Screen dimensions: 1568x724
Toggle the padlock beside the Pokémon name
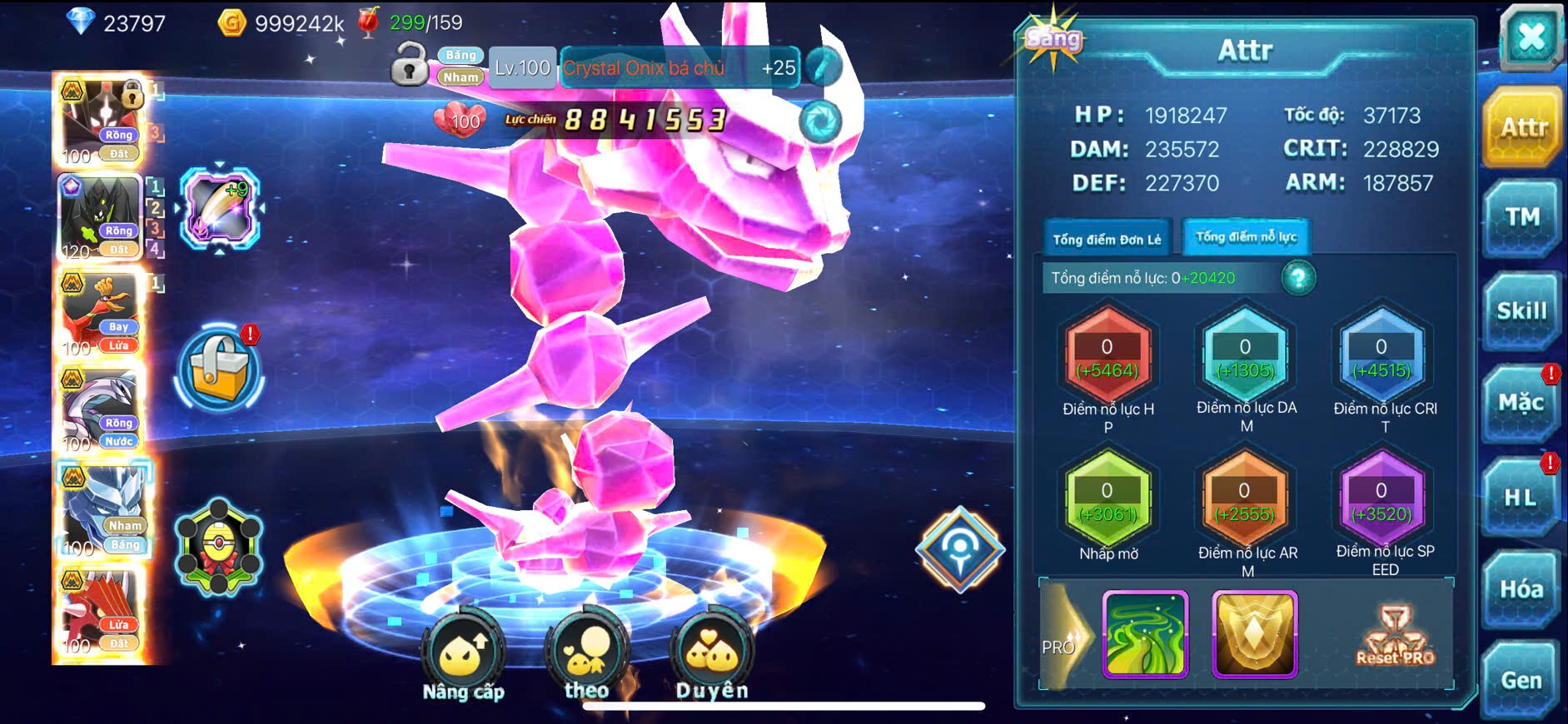[409, 65]
